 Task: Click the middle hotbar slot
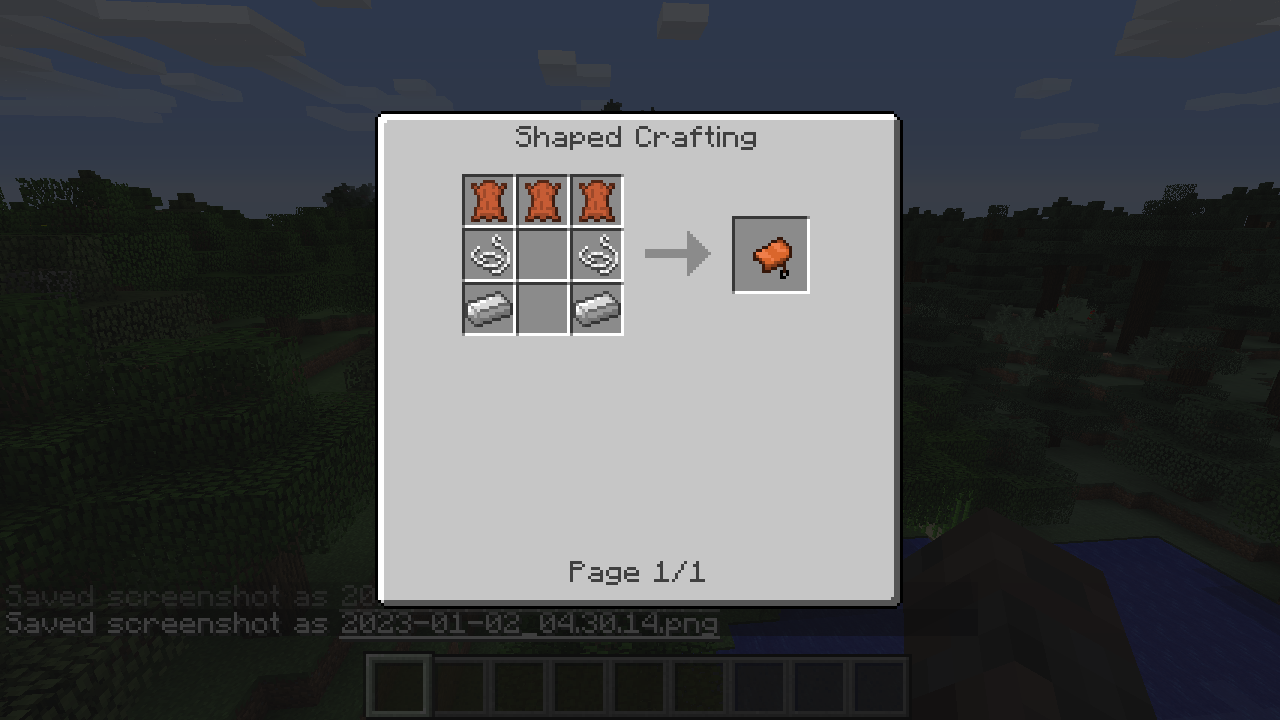pos(637,685)
